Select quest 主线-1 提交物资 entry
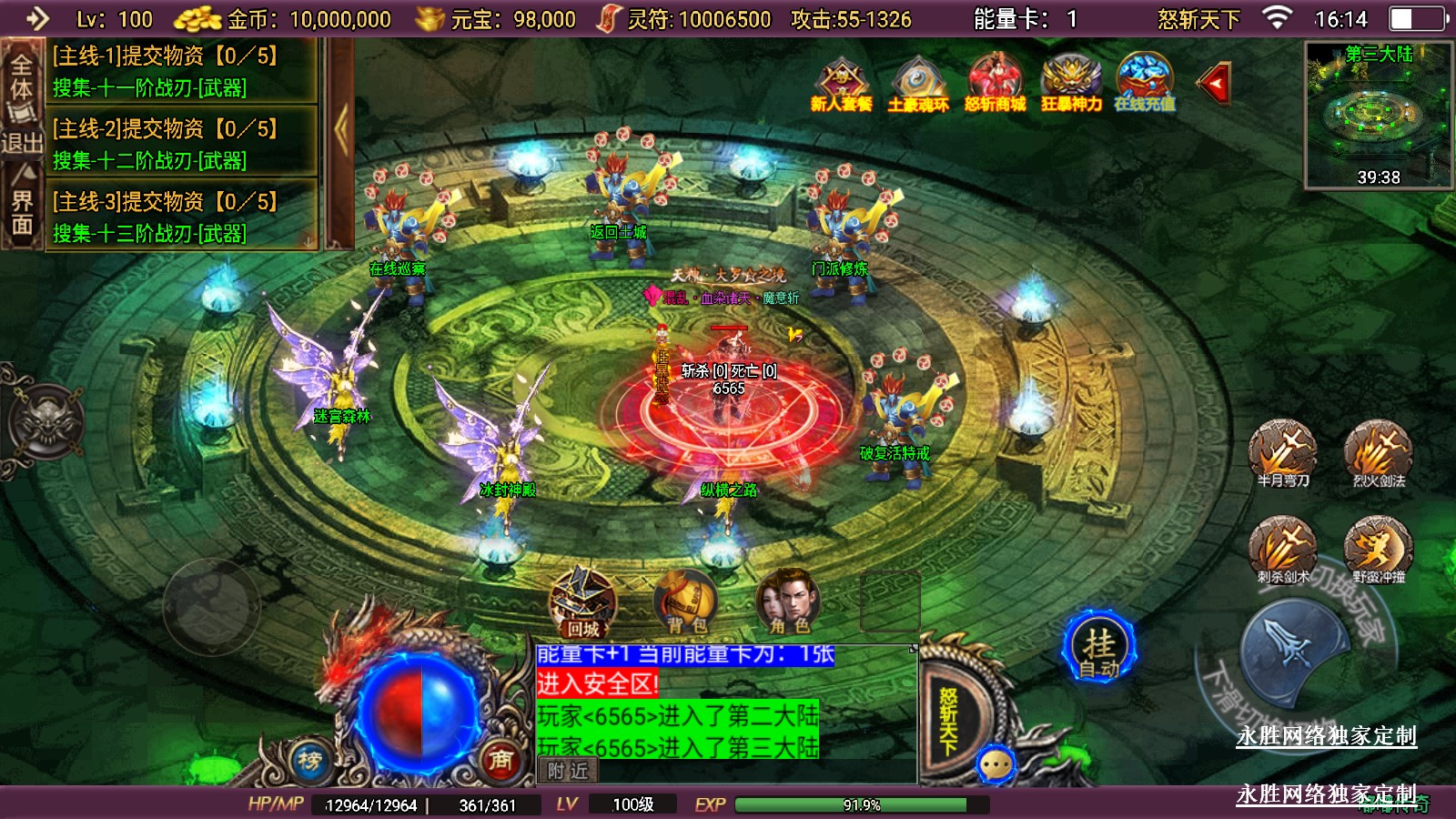The image size is (1456, 819). (182, 71)
